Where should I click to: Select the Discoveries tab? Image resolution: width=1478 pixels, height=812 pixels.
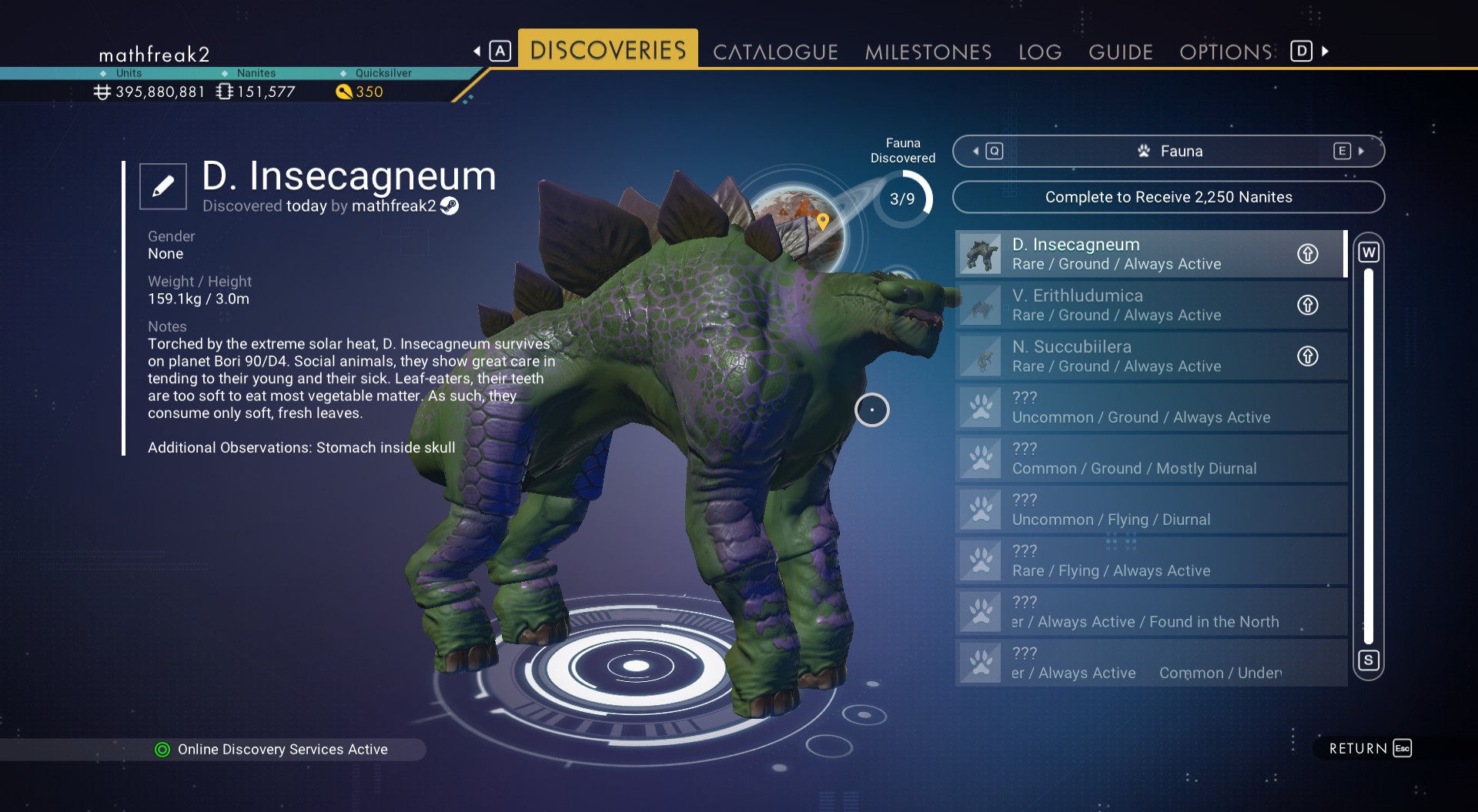(x=608, y=50)
